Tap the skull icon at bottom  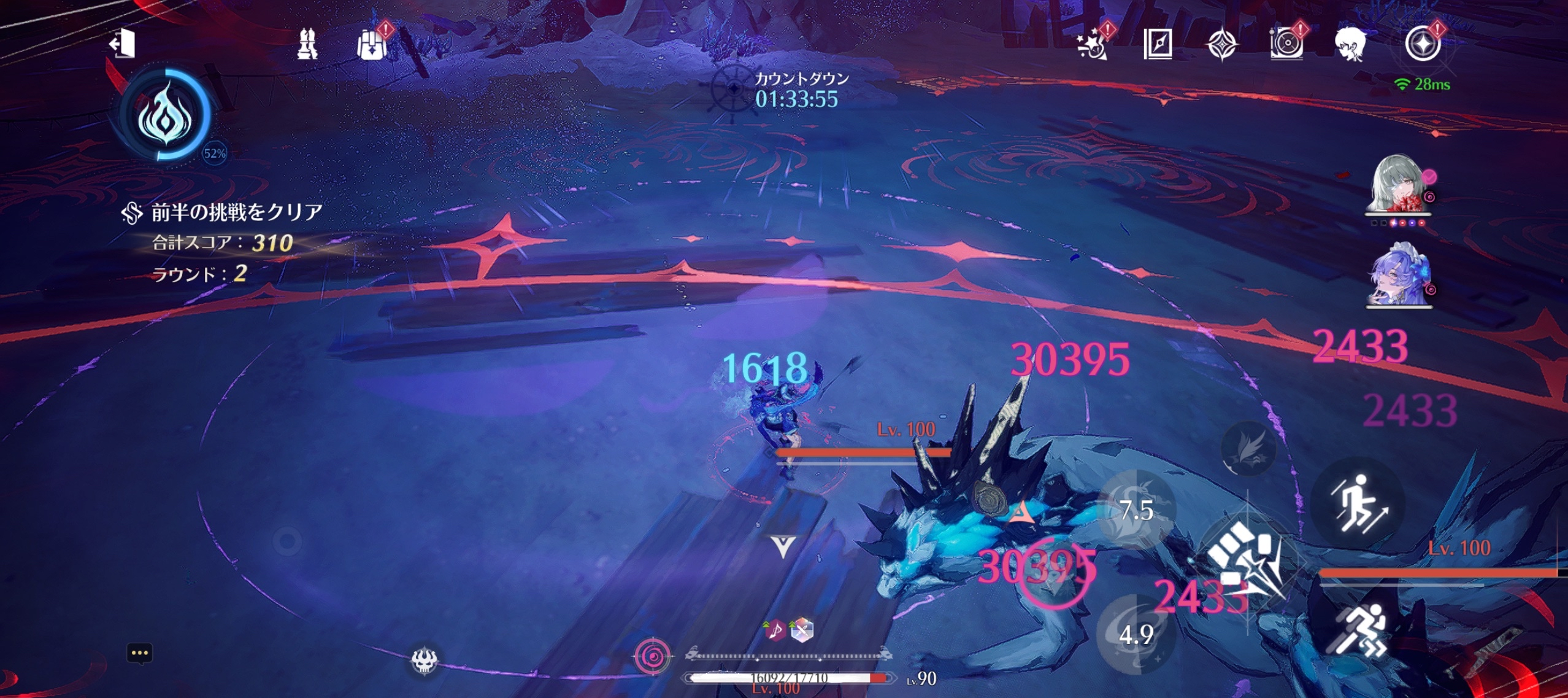[424, 661]
